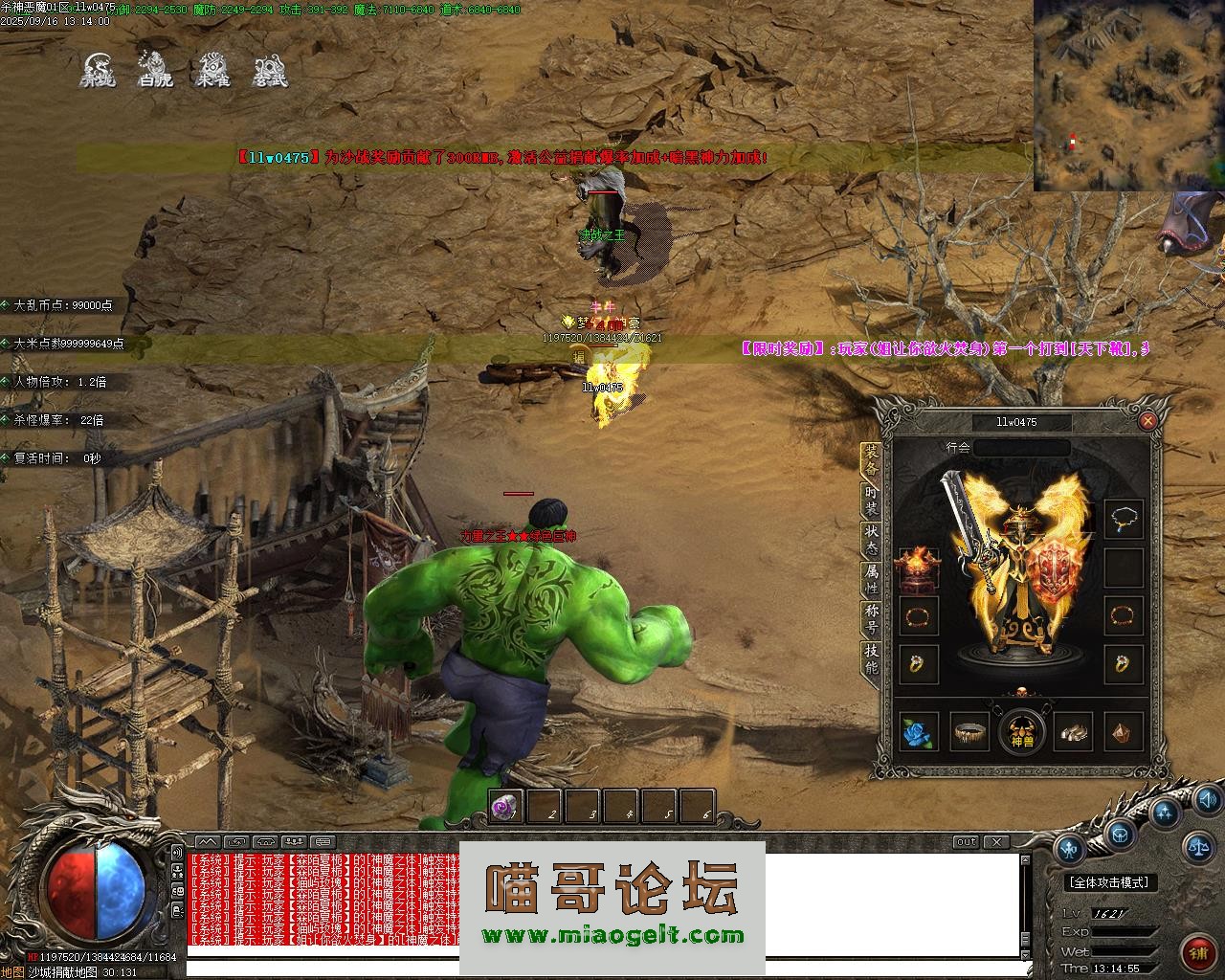Image resolution: width=1225 pixels, height=980 pixels.
Task: Select the belt equipment slot
Action: [969, 733]
